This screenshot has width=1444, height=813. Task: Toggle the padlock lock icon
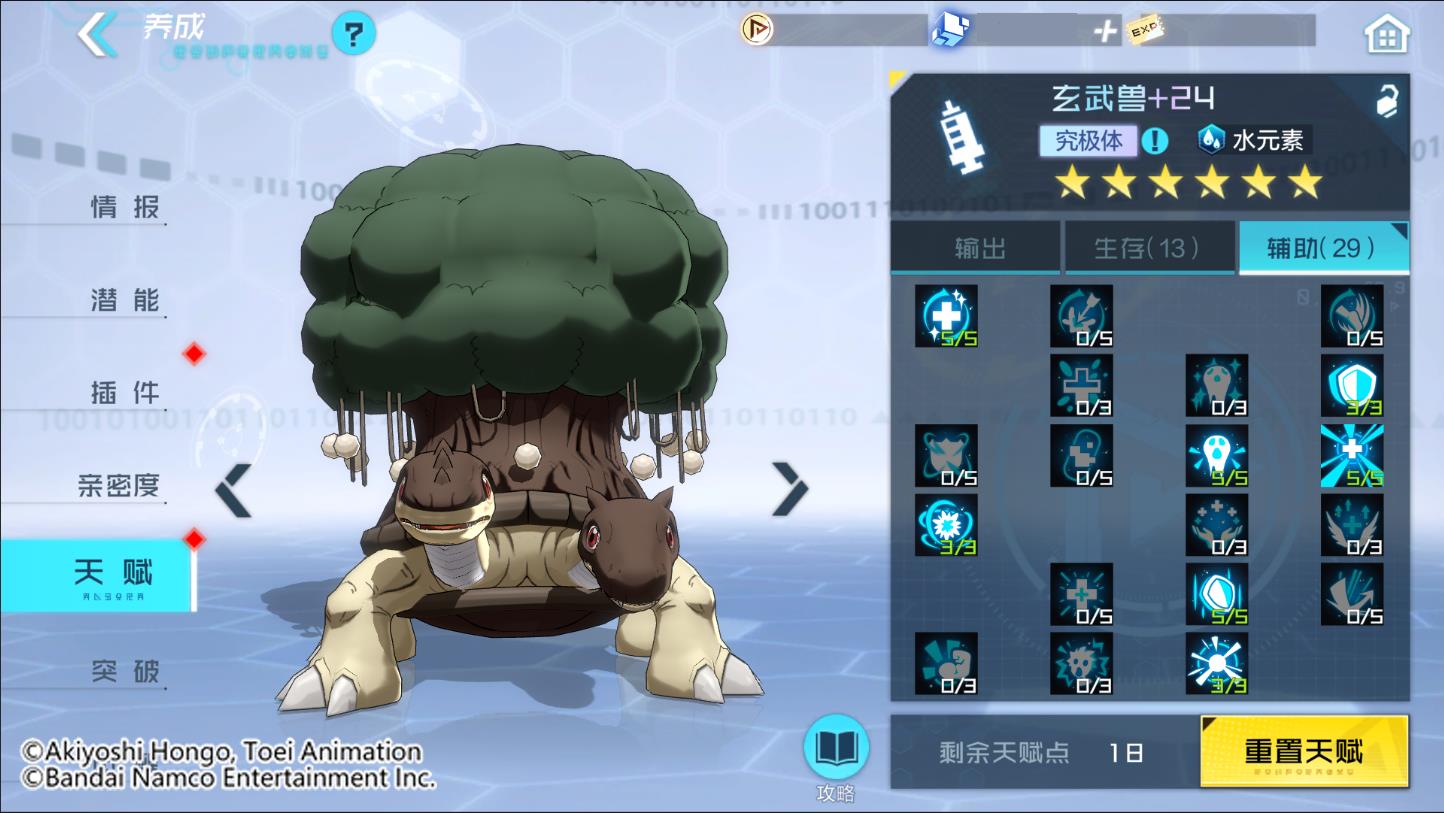pyautogui.click(x=1386, y=101)
